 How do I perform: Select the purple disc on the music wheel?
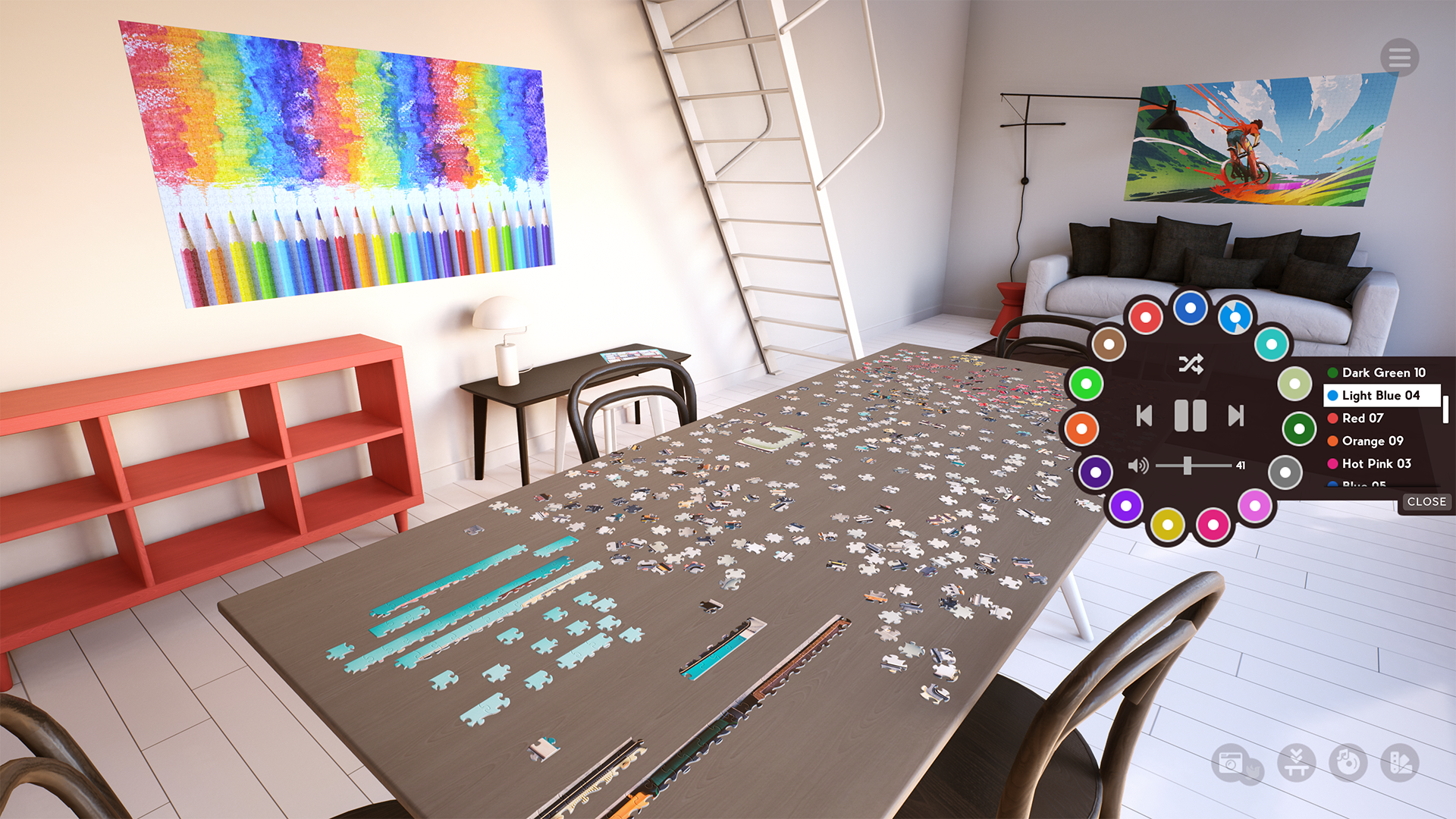(1096, 472)
